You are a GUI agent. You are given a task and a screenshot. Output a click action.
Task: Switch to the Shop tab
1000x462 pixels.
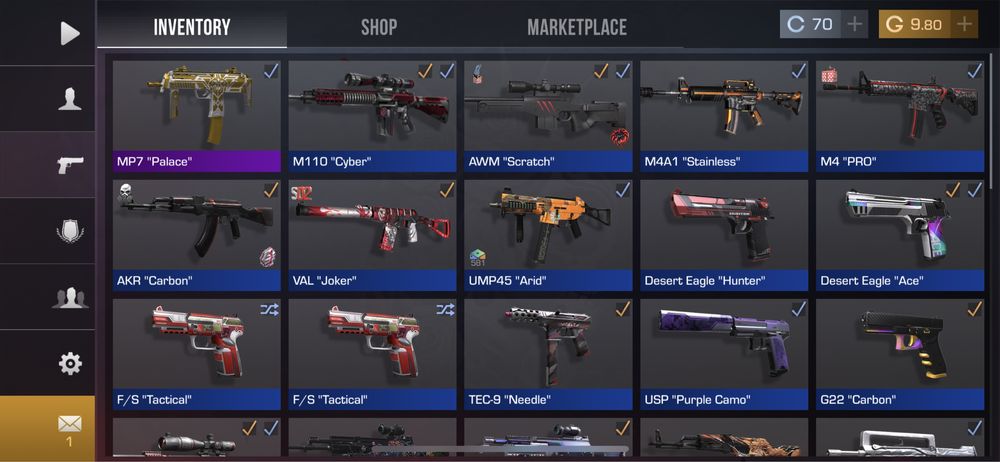click(379, 27)
